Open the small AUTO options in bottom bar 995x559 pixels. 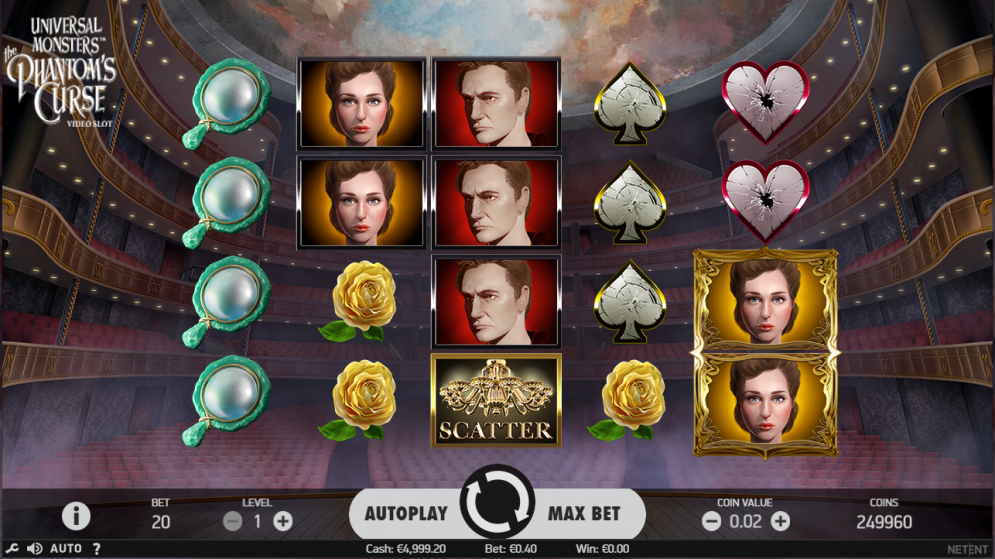click(66, 549)
